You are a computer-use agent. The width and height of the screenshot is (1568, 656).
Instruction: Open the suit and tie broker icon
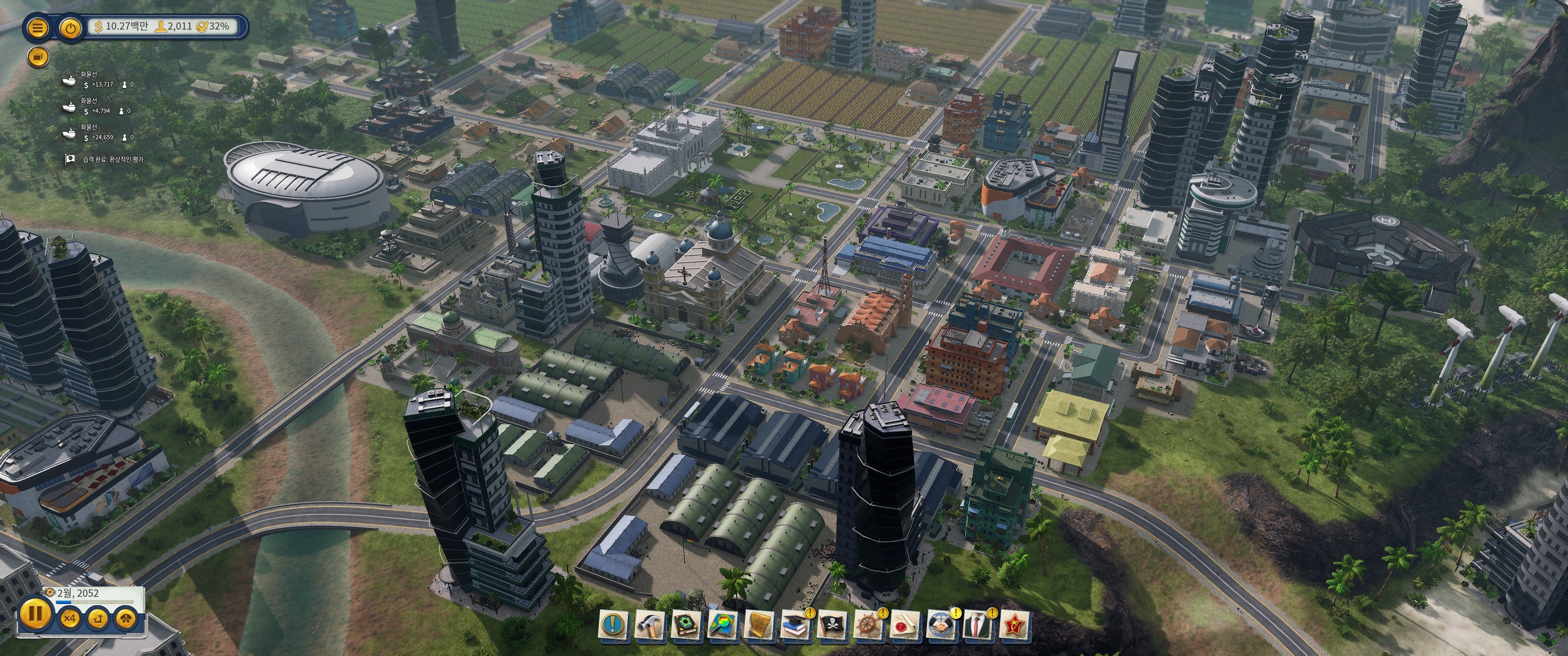point(978,625)
